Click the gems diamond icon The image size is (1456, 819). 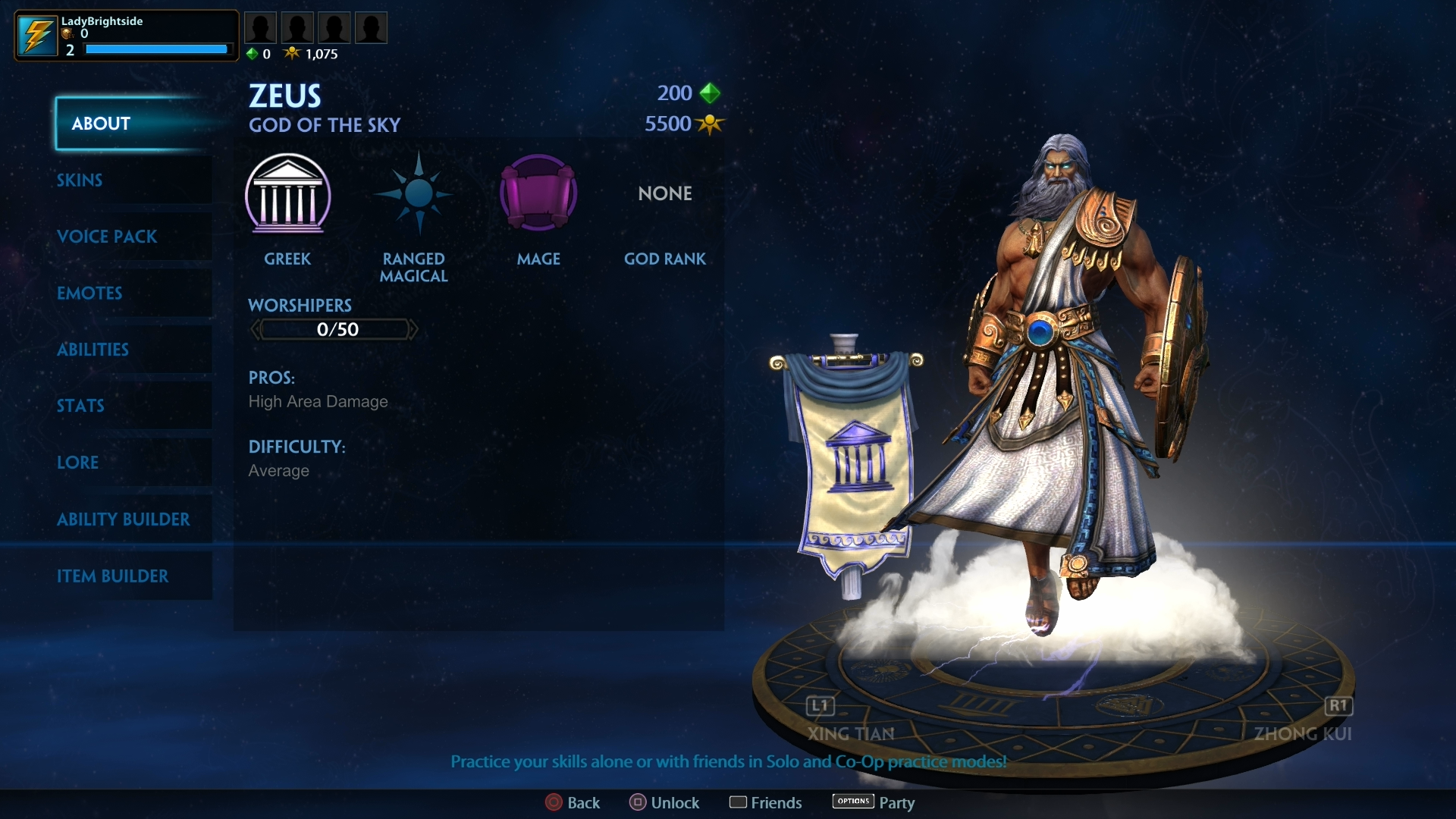click(253, 53)
